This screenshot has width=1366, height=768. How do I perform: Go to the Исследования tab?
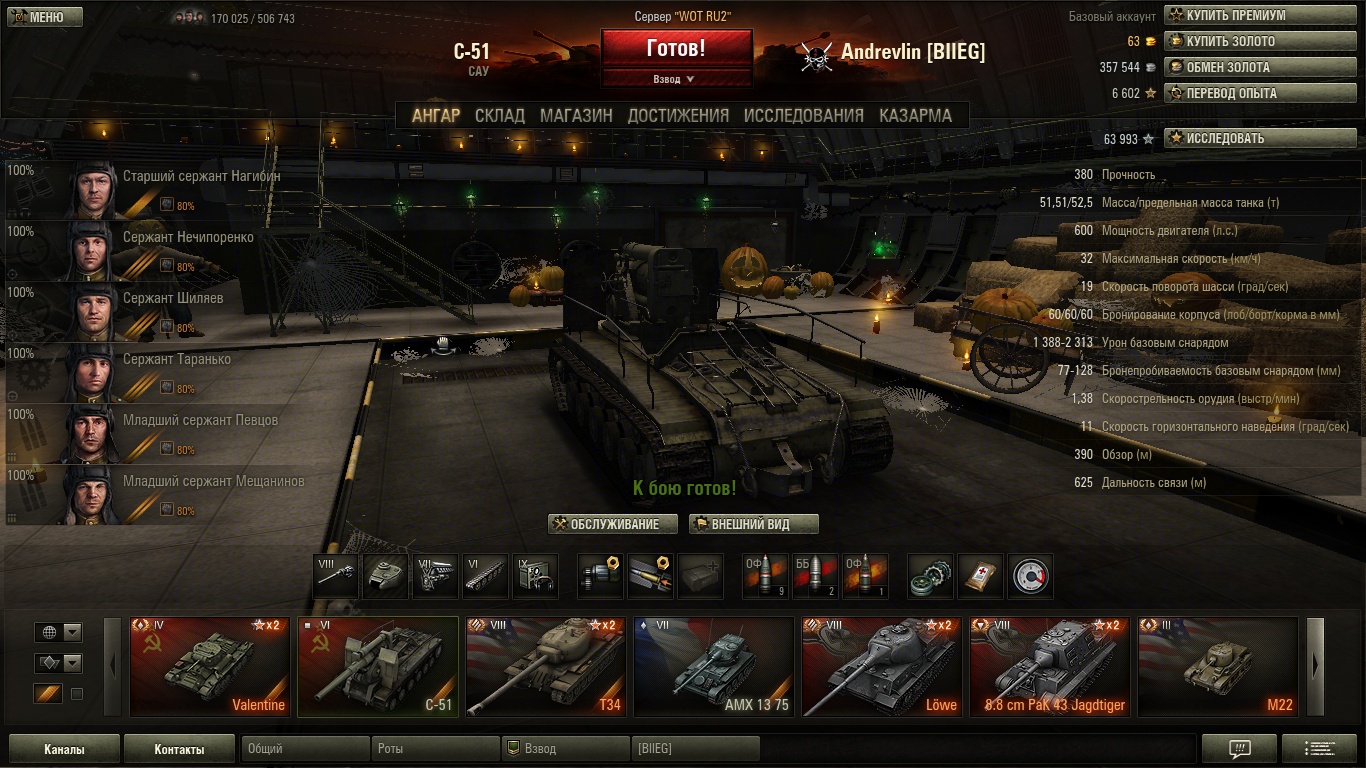[803, 116]
